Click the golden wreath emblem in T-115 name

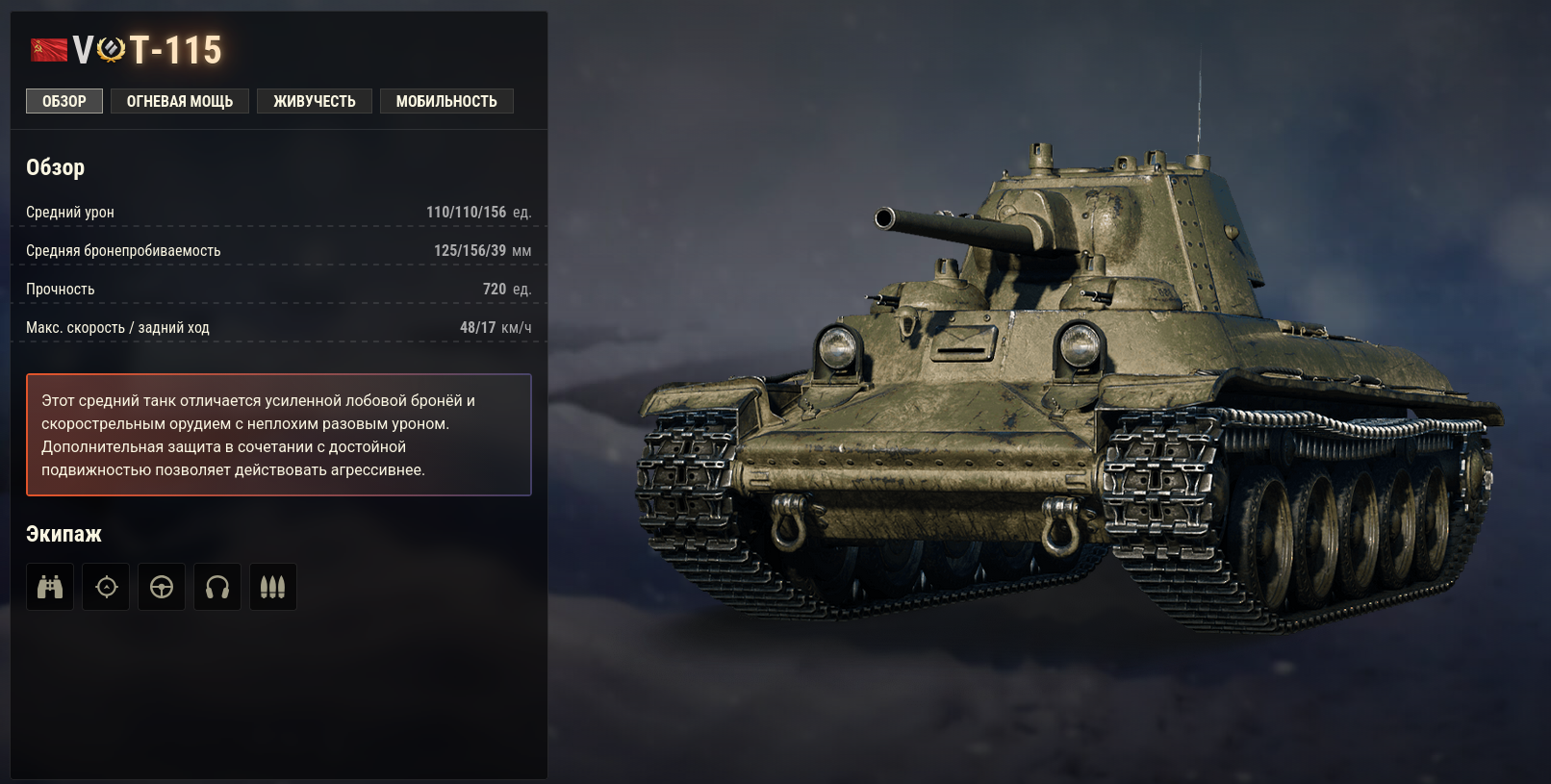pos(112,49)
